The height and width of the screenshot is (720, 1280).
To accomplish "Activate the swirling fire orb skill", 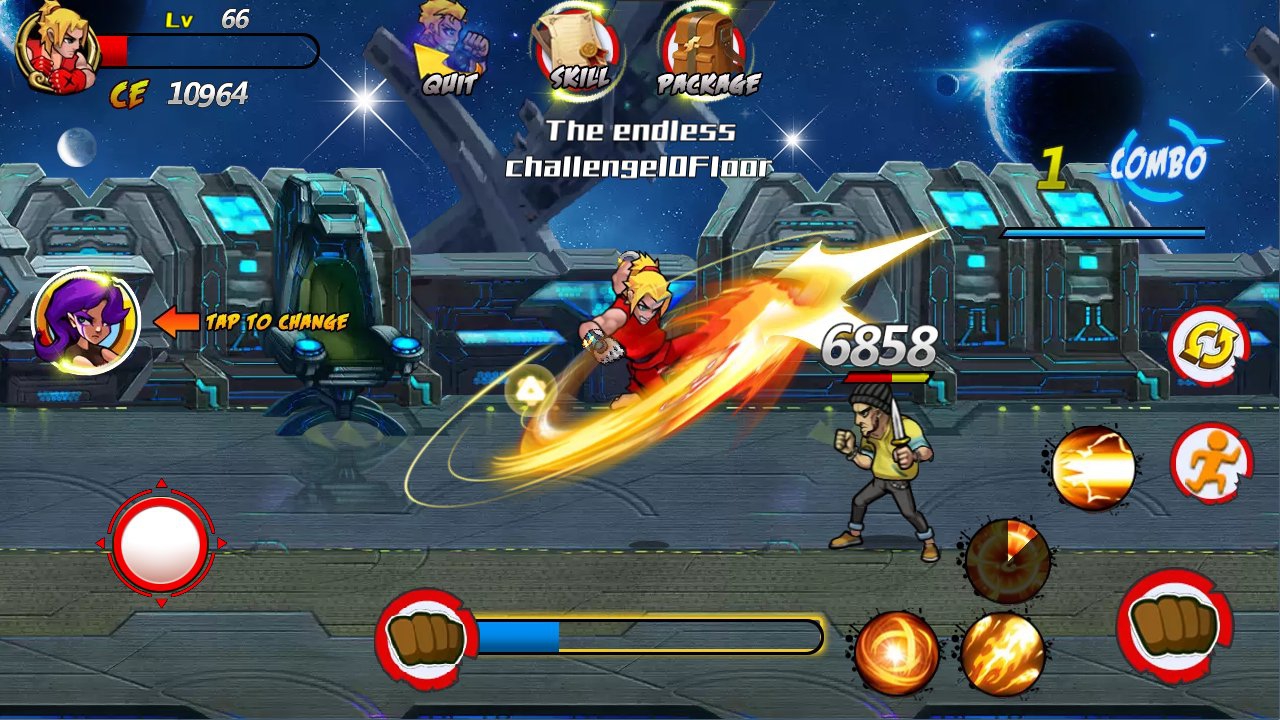I will point(896,653).
